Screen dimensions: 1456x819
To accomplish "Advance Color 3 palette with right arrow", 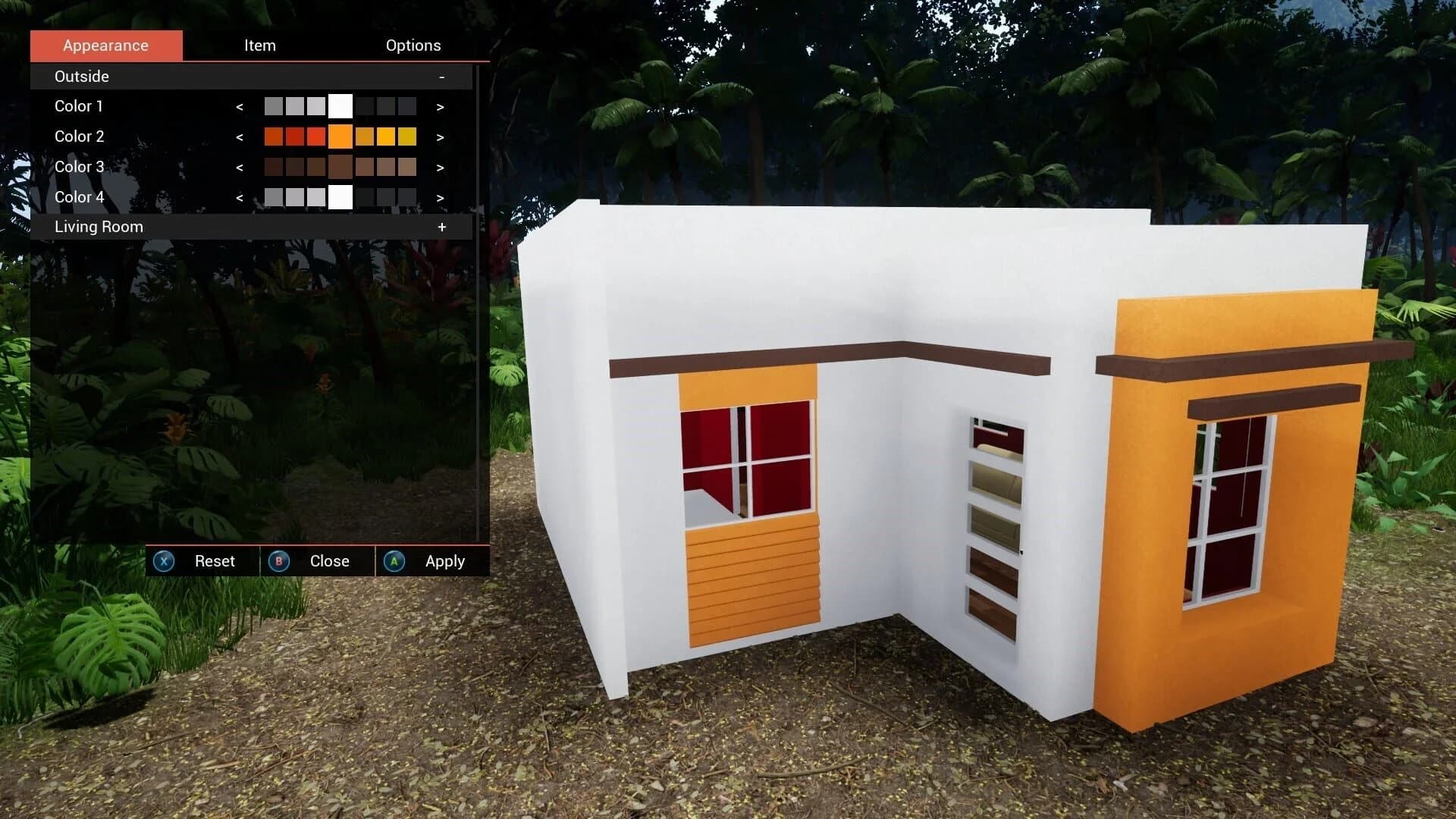I will point(440,167).
